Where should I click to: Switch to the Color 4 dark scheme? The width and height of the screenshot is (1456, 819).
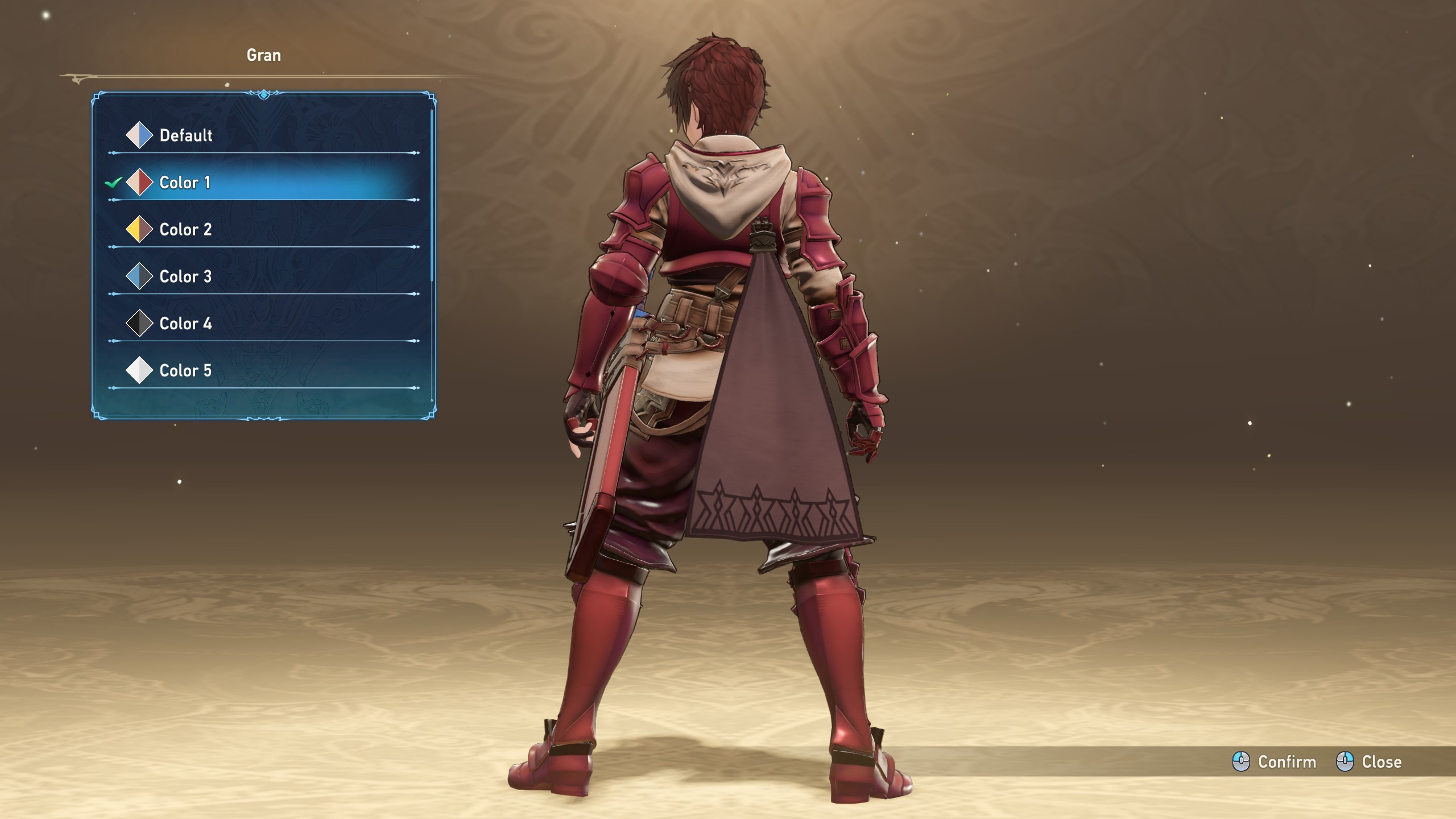pos(185,324)
